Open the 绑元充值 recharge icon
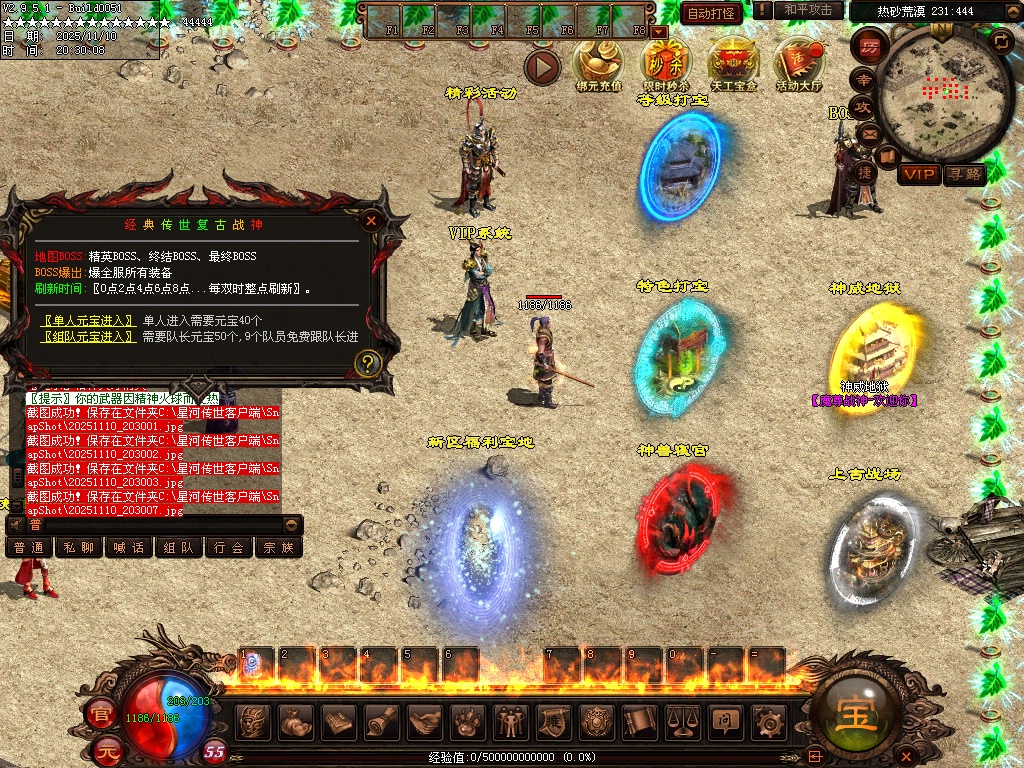The image size is (1024, 768). pos(598,62)
